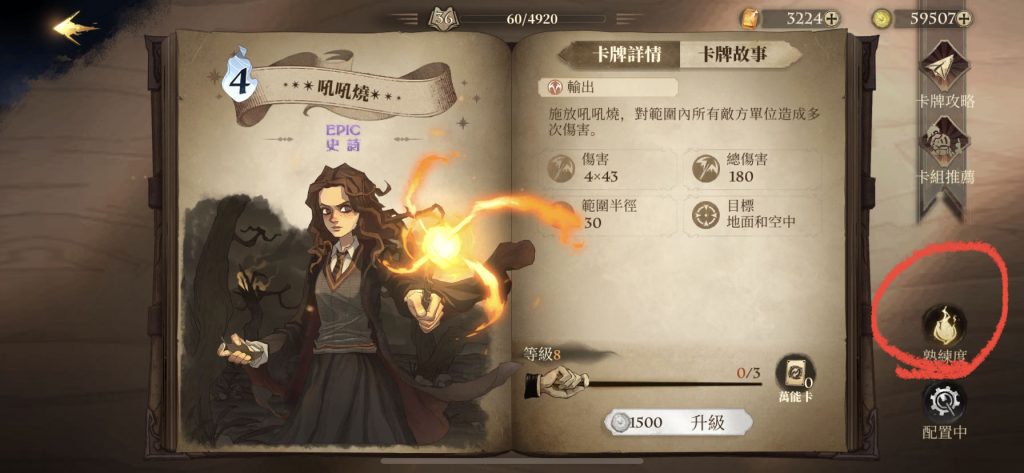Switch to the 卡牌詳情 tab
This screenshot has width=1024, height=473.
(x=619, y=54)
